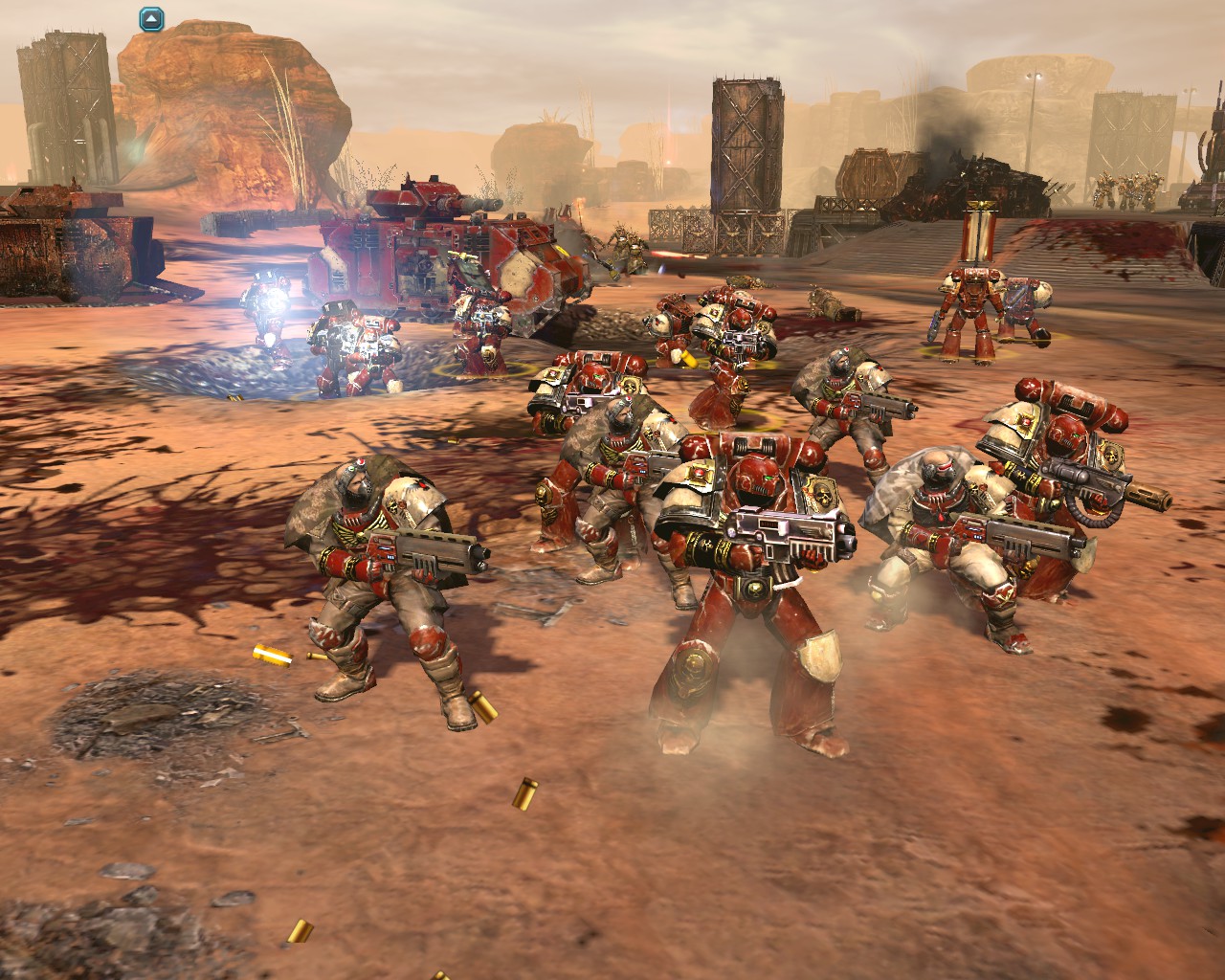Click the blue up-arrow button

(151, 17)
